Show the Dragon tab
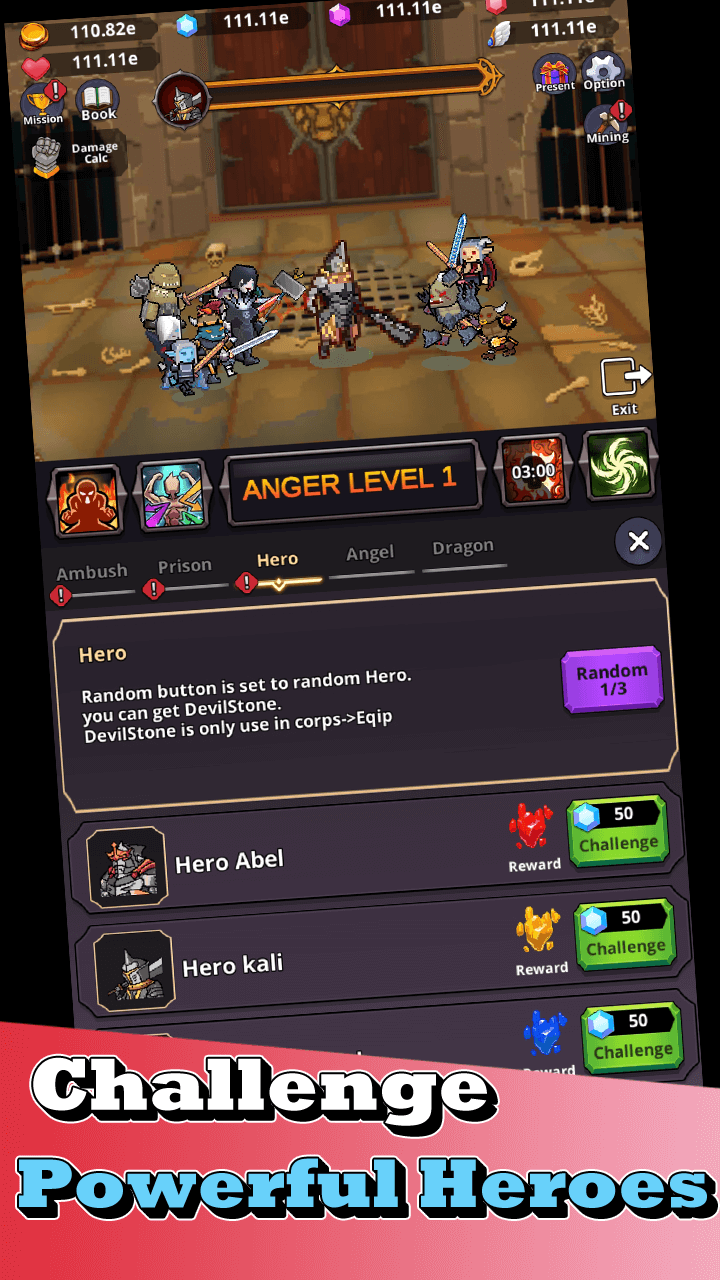 (x=463, y=548)
